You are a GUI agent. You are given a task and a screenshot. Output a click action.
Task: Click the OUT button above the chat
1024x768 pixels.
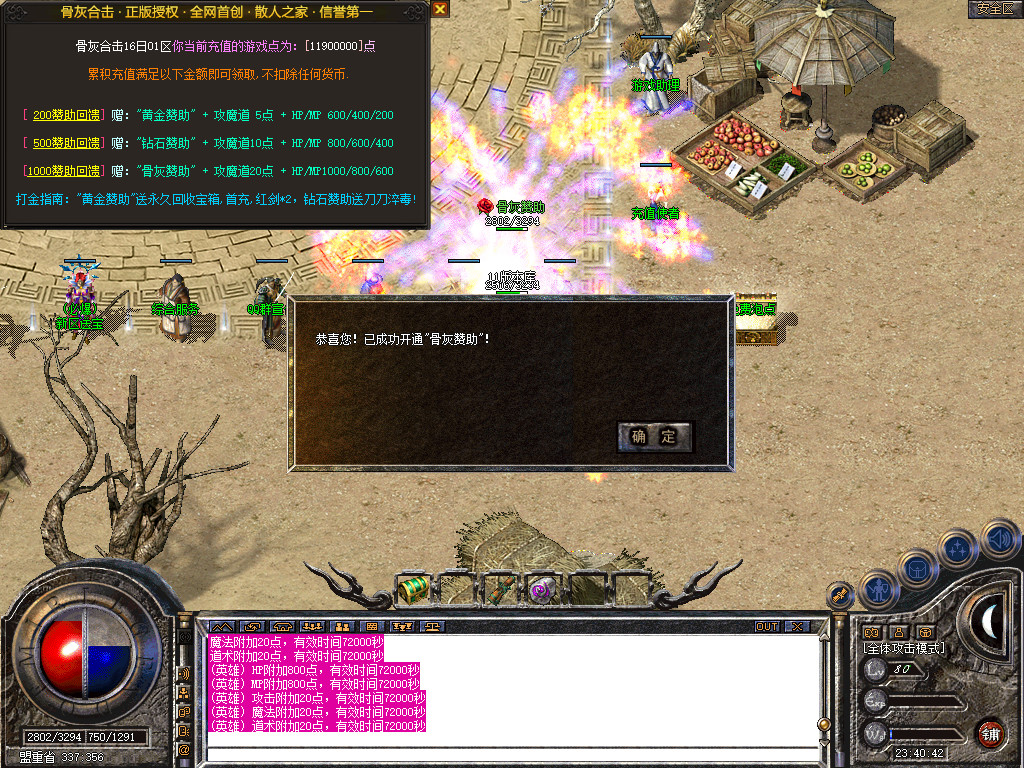[x=767, y=627]
